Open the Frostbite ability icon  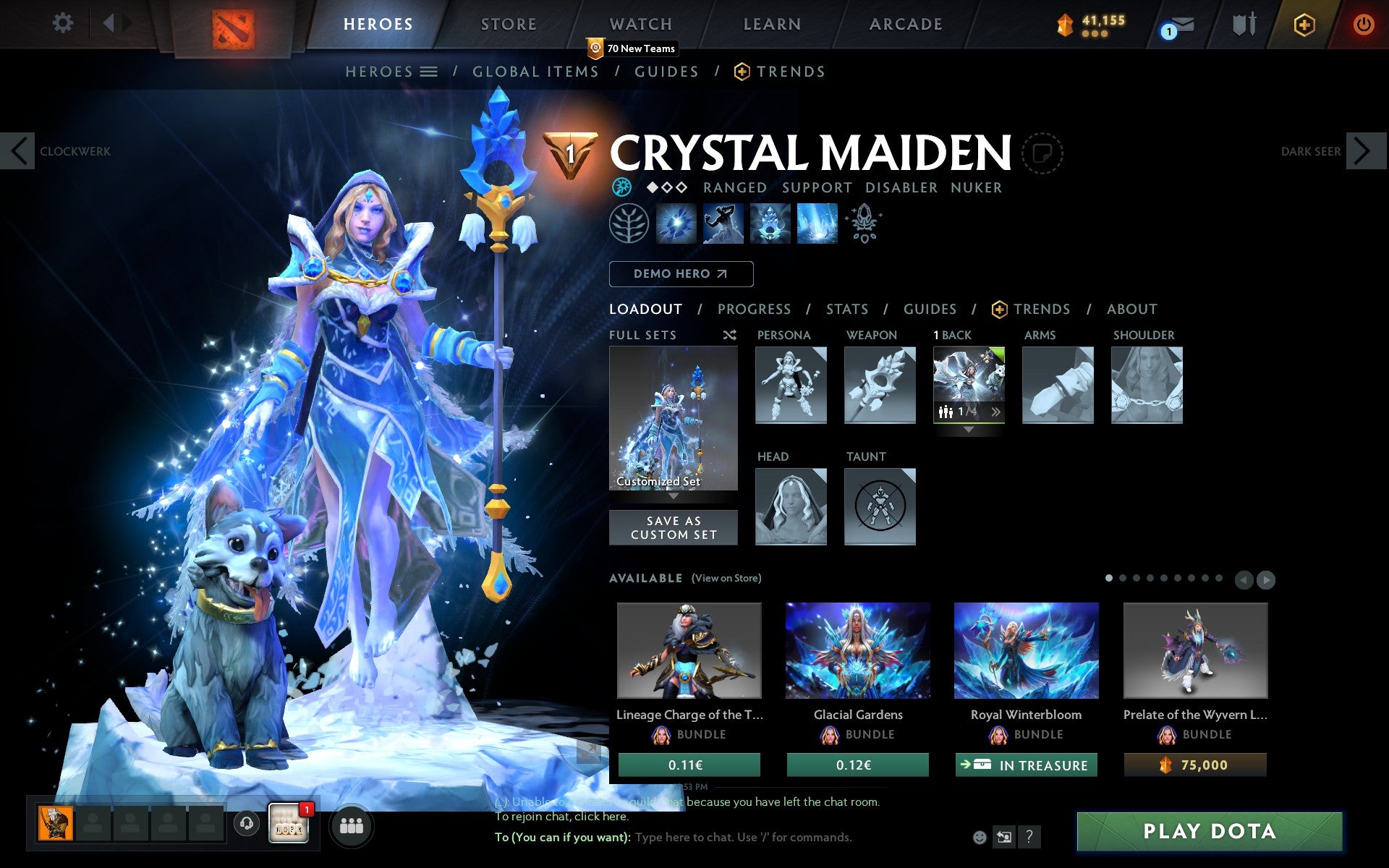point(723,224)
